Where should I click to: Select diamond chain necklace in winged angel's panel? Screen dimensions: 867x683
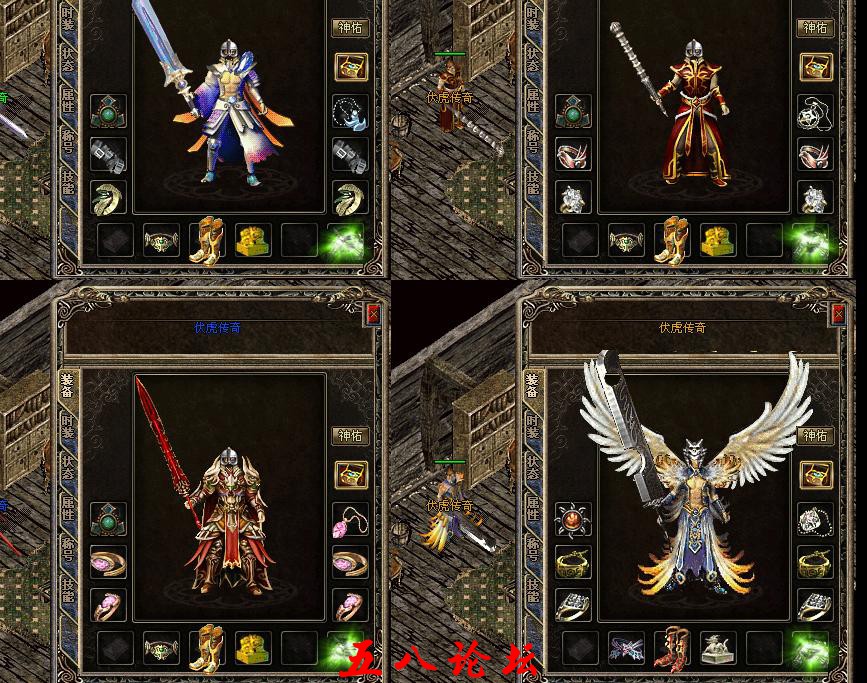point(815,519)
